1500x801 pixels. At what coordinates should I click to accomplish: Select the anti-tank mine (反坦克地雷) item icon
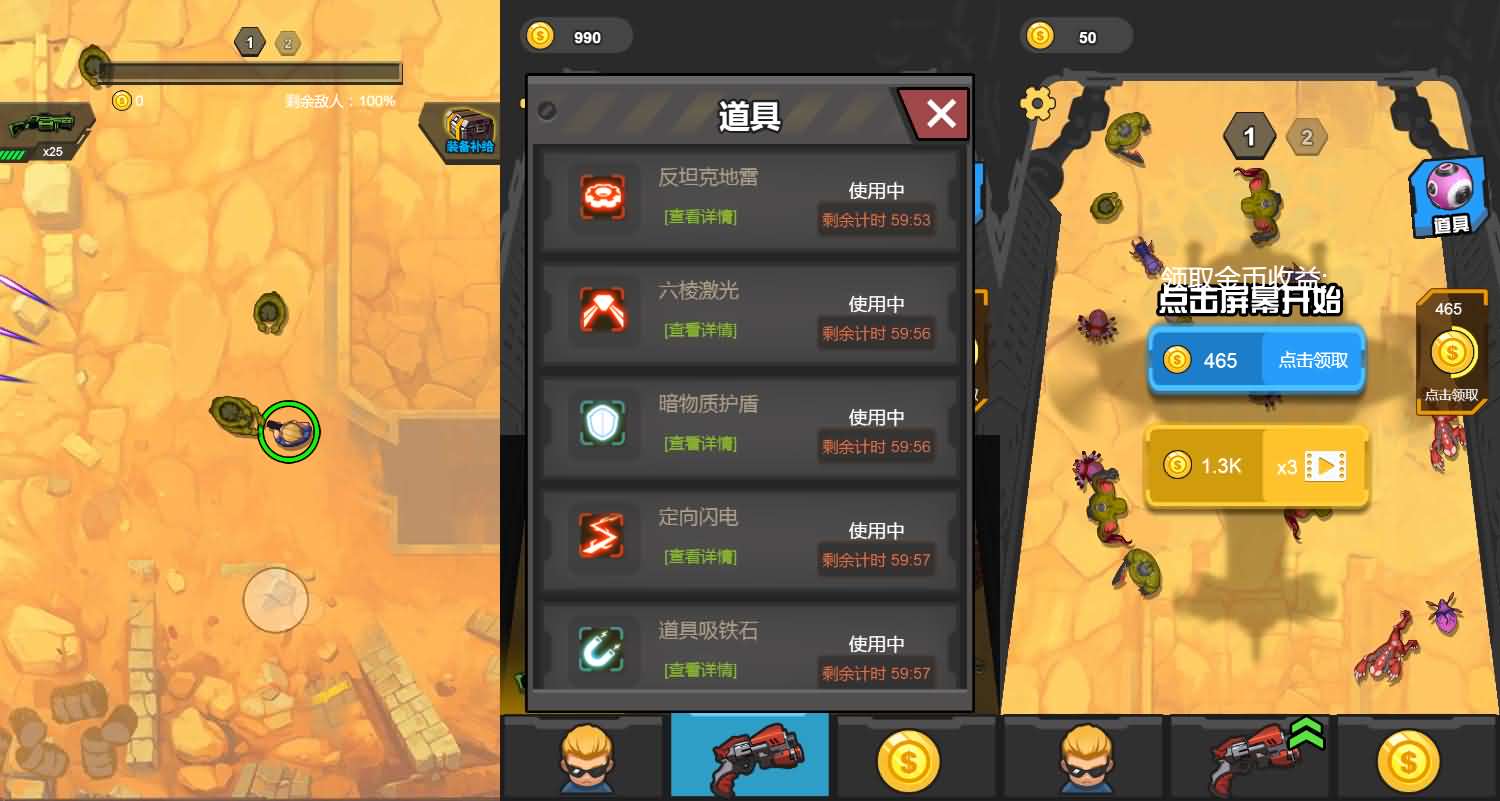tap(601, 197)
